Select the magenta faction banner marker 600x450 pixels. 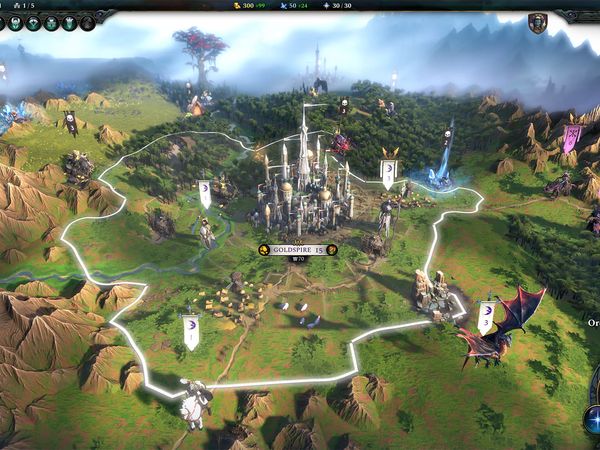click(570, 138)
